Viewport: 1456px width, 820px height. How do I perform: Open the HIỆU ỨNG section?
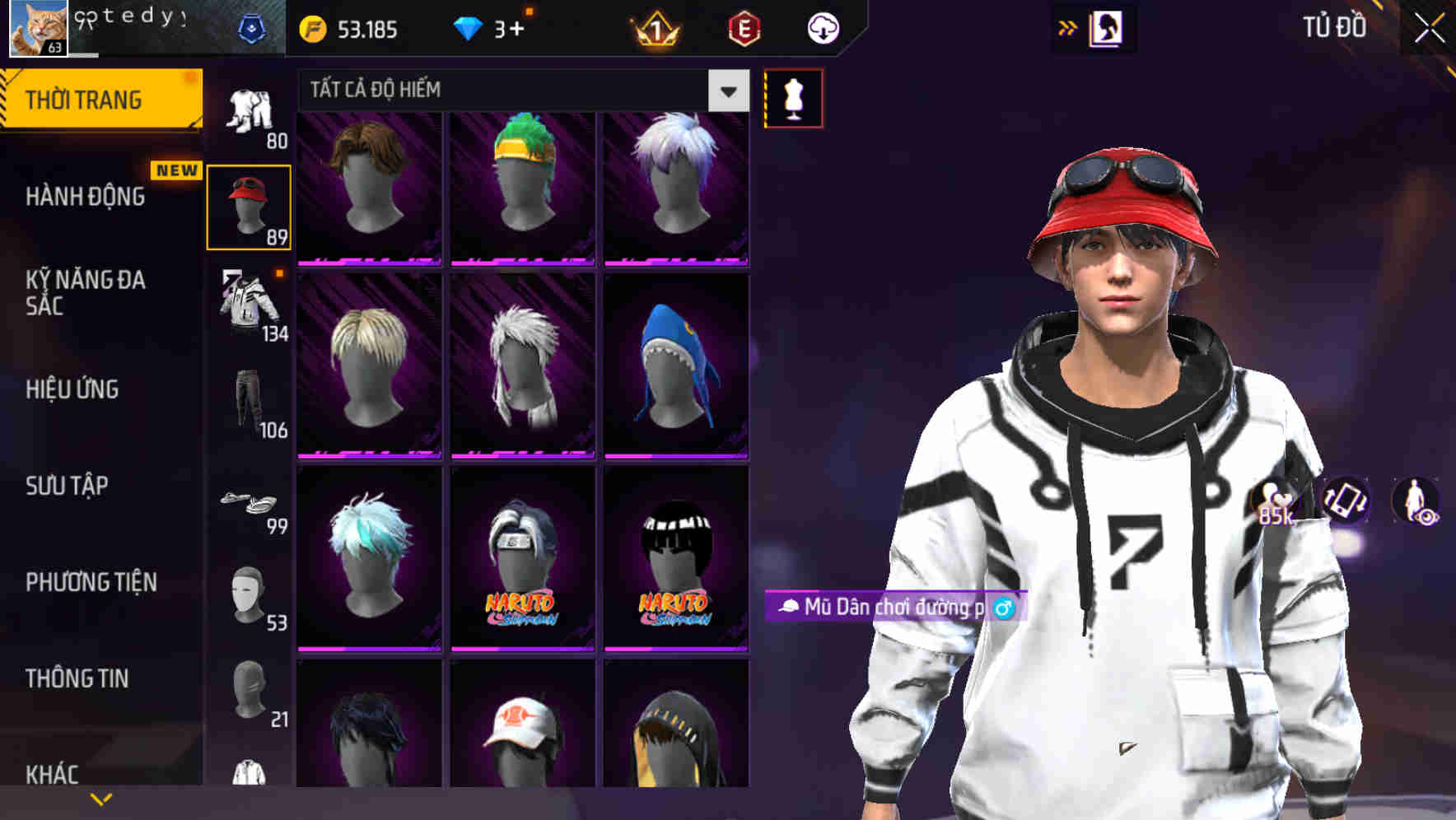click(x=74, y=390)
